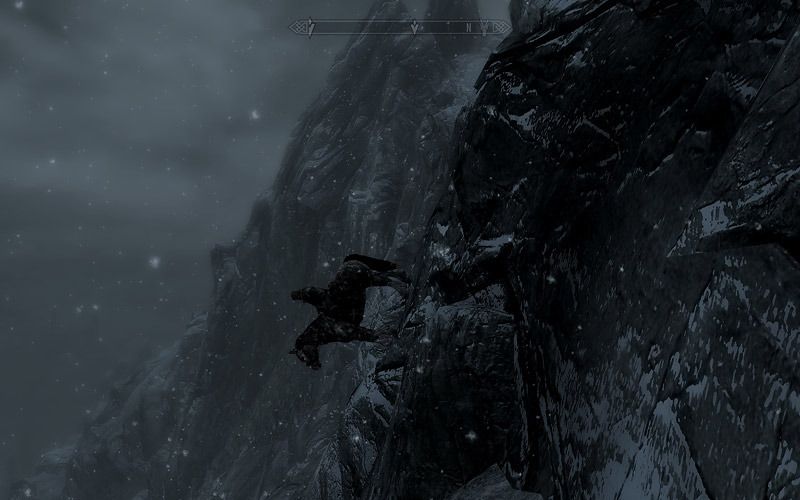Image resolution: width=800 pixels, height=500 pixels.
Task: Select the north marker on the compass
Action: 470,27
